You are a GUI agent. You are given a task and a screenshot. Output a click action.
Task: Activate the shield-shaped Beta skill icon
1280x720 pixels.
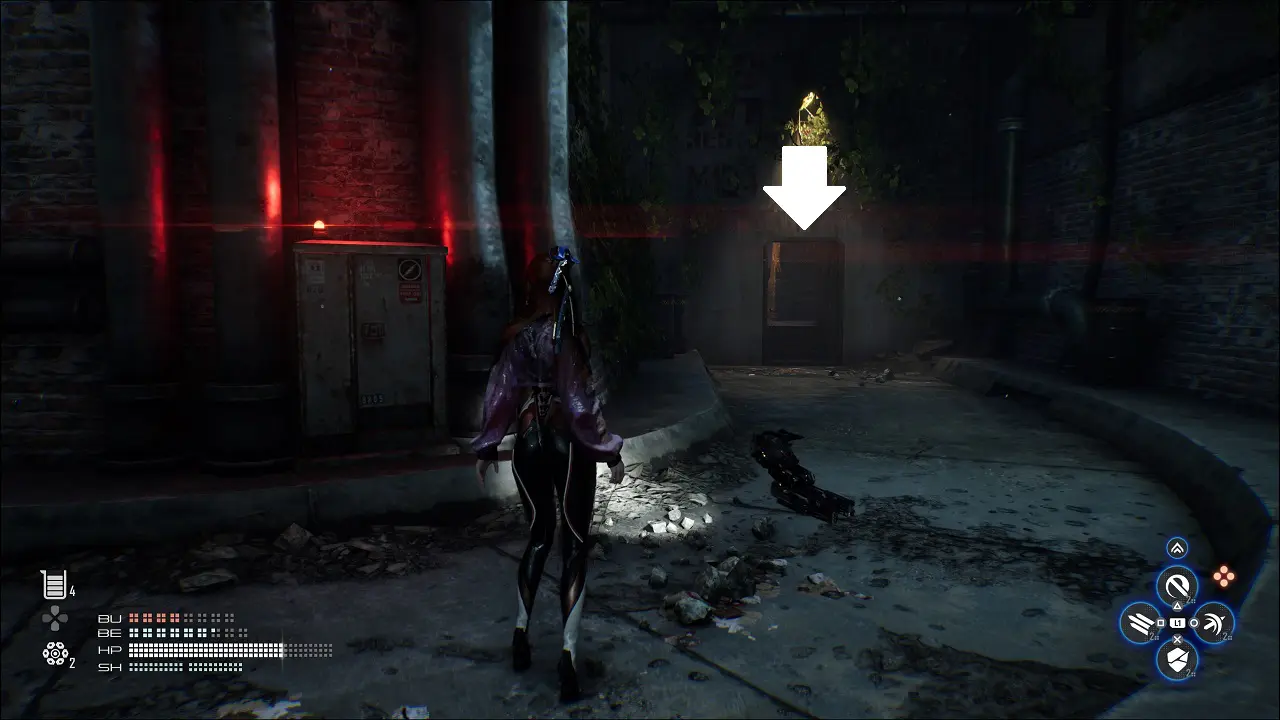tap(1177, 659)
